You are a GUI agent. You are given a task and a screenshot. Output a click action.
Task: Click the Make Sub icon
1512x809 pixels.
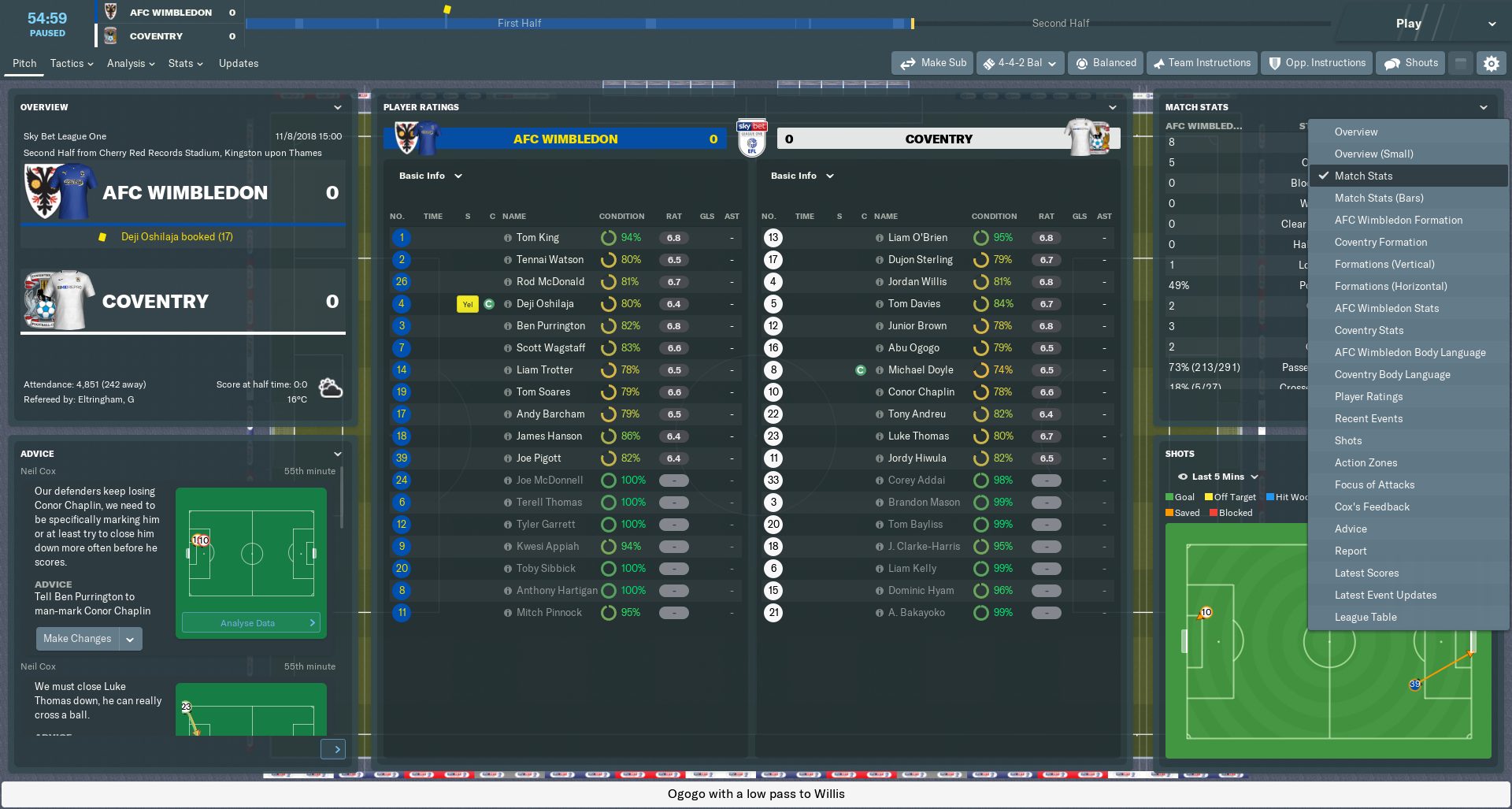909,62
